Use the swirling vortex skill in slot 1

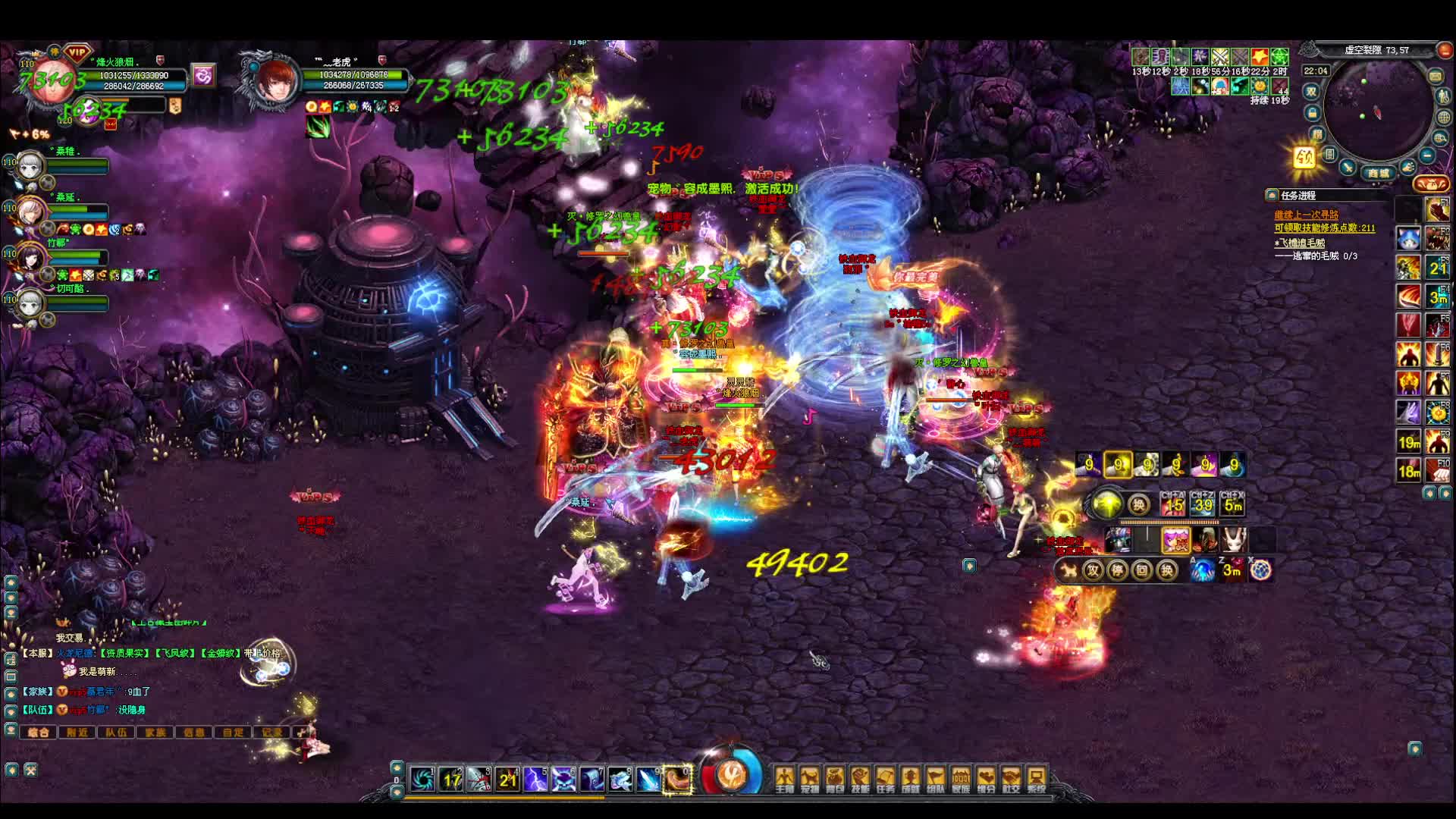tap(422, 779)
